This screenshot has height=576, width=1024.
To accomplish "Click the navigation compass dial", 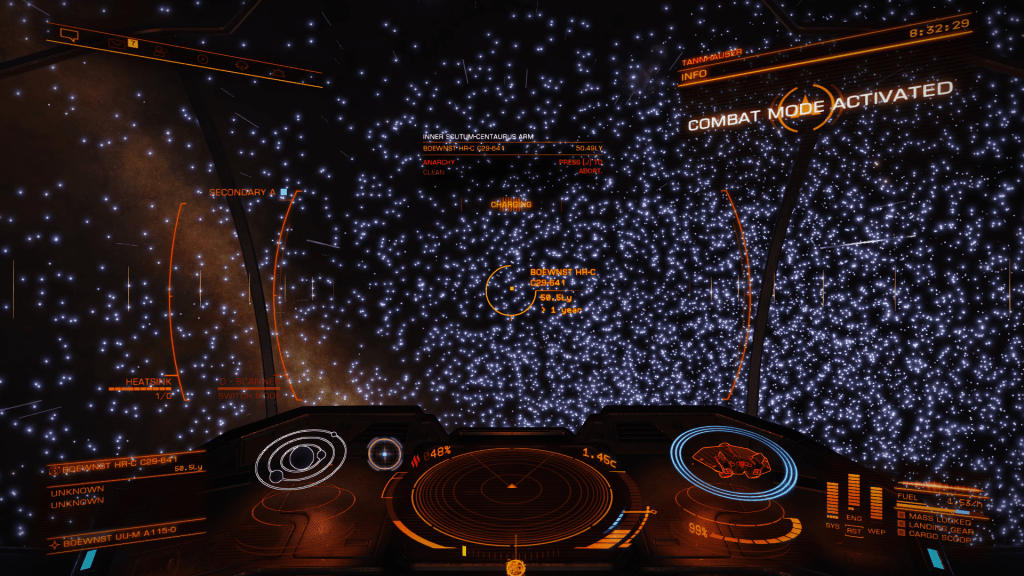I will (x=382, y=453).
